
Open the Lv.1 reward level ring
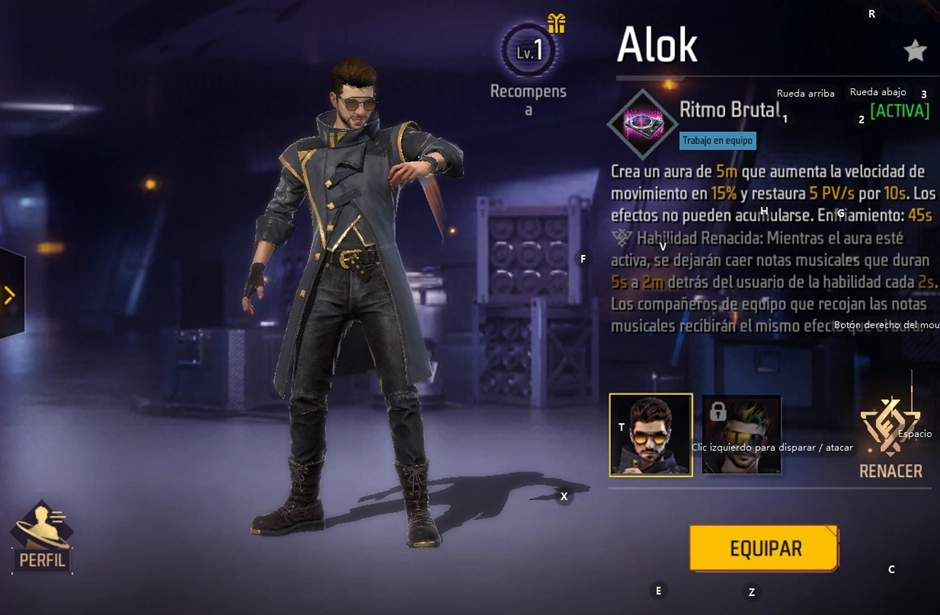click(x=529, y=51)
